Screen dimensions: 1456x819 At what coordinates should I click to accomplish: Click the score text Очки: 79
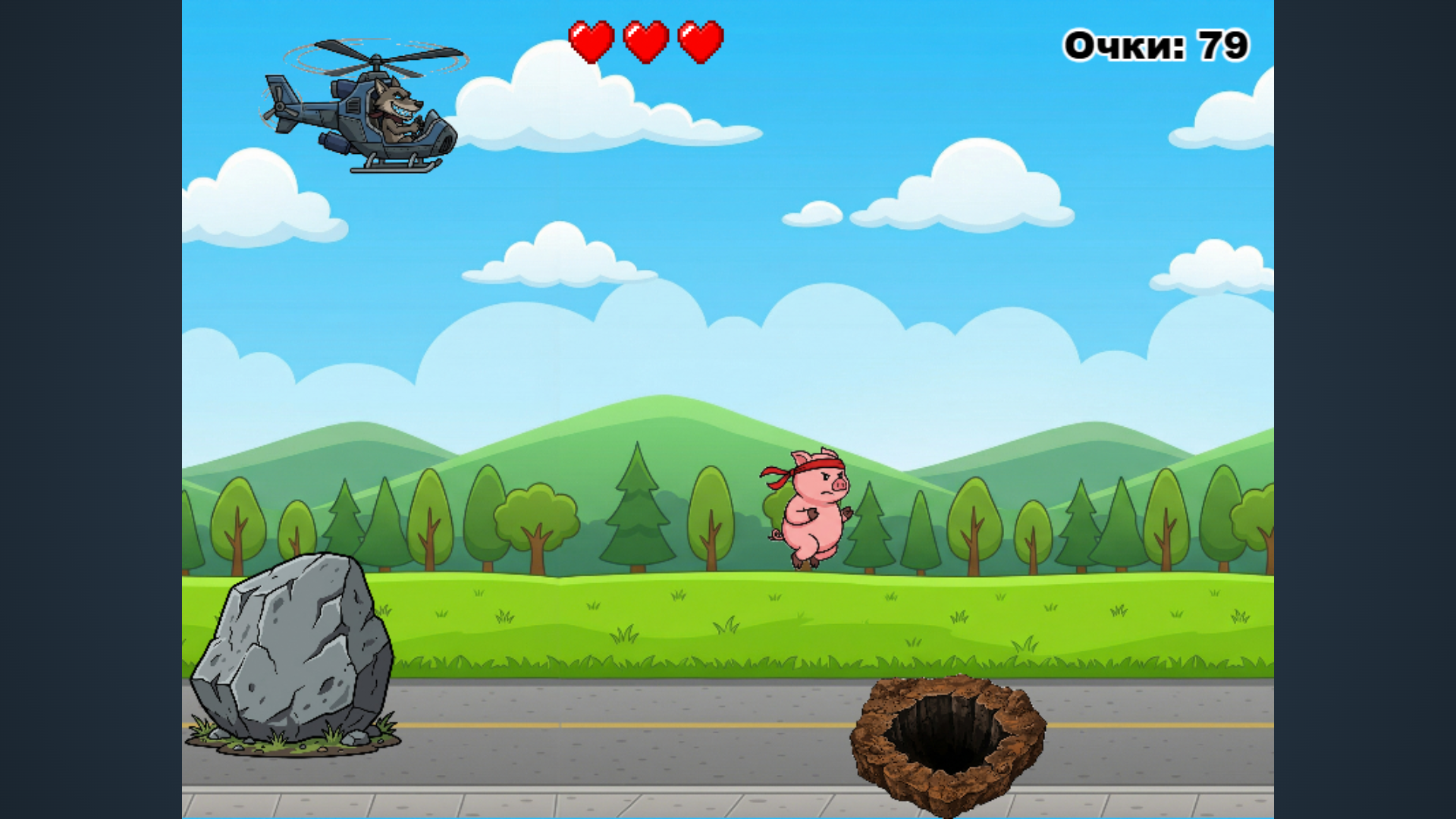coord(1156,44)
